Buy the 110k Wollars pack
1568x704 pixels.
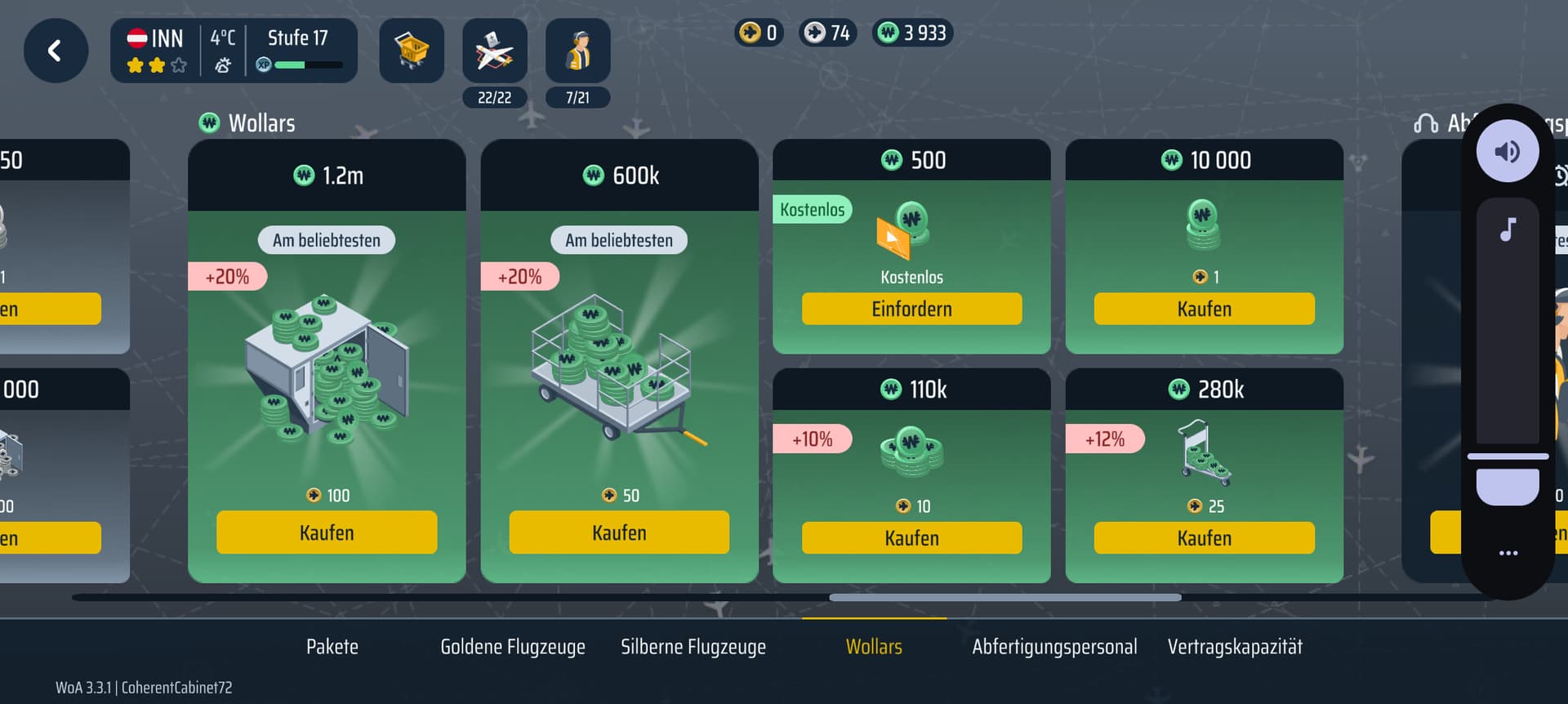[911, 538]
